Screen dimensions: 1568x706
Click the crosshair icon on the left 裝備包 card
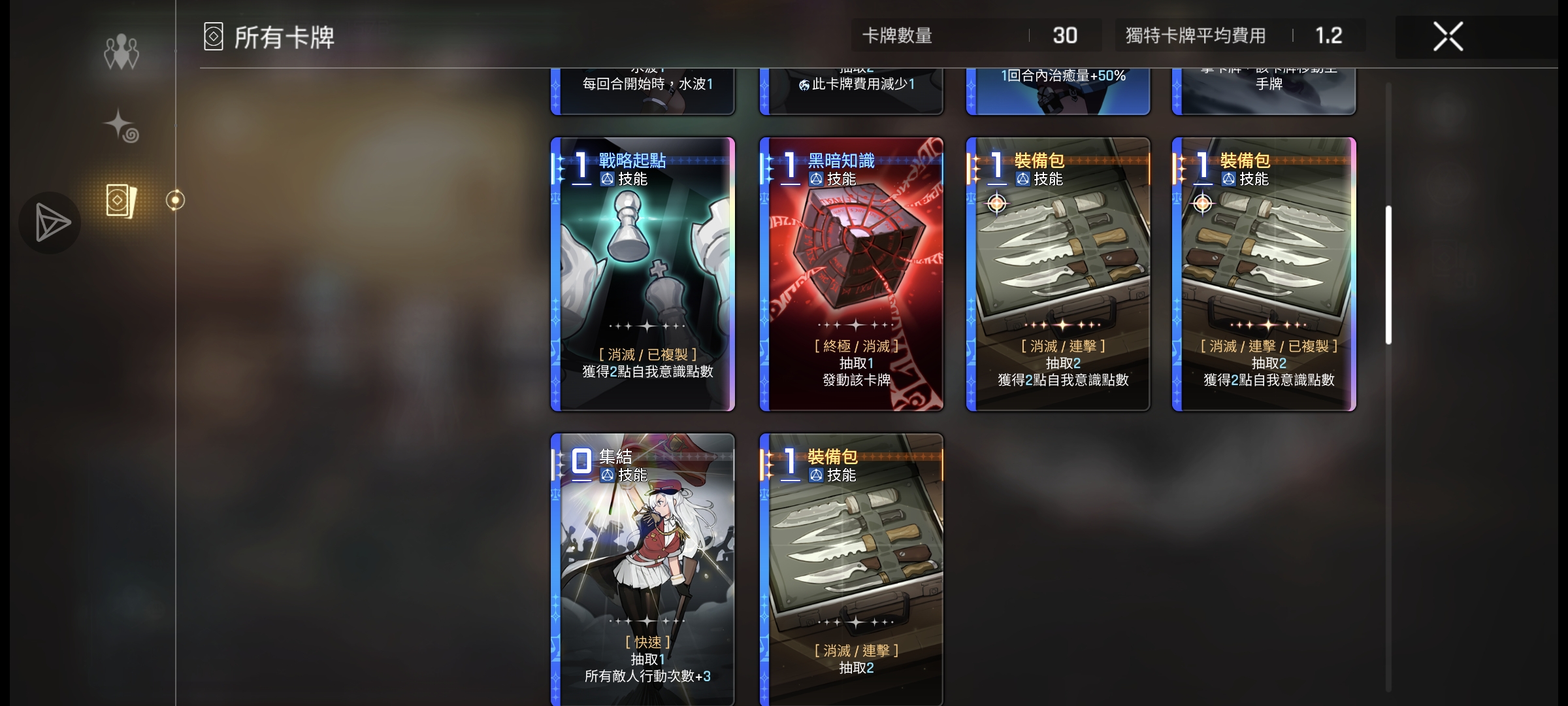click(996, 203)
